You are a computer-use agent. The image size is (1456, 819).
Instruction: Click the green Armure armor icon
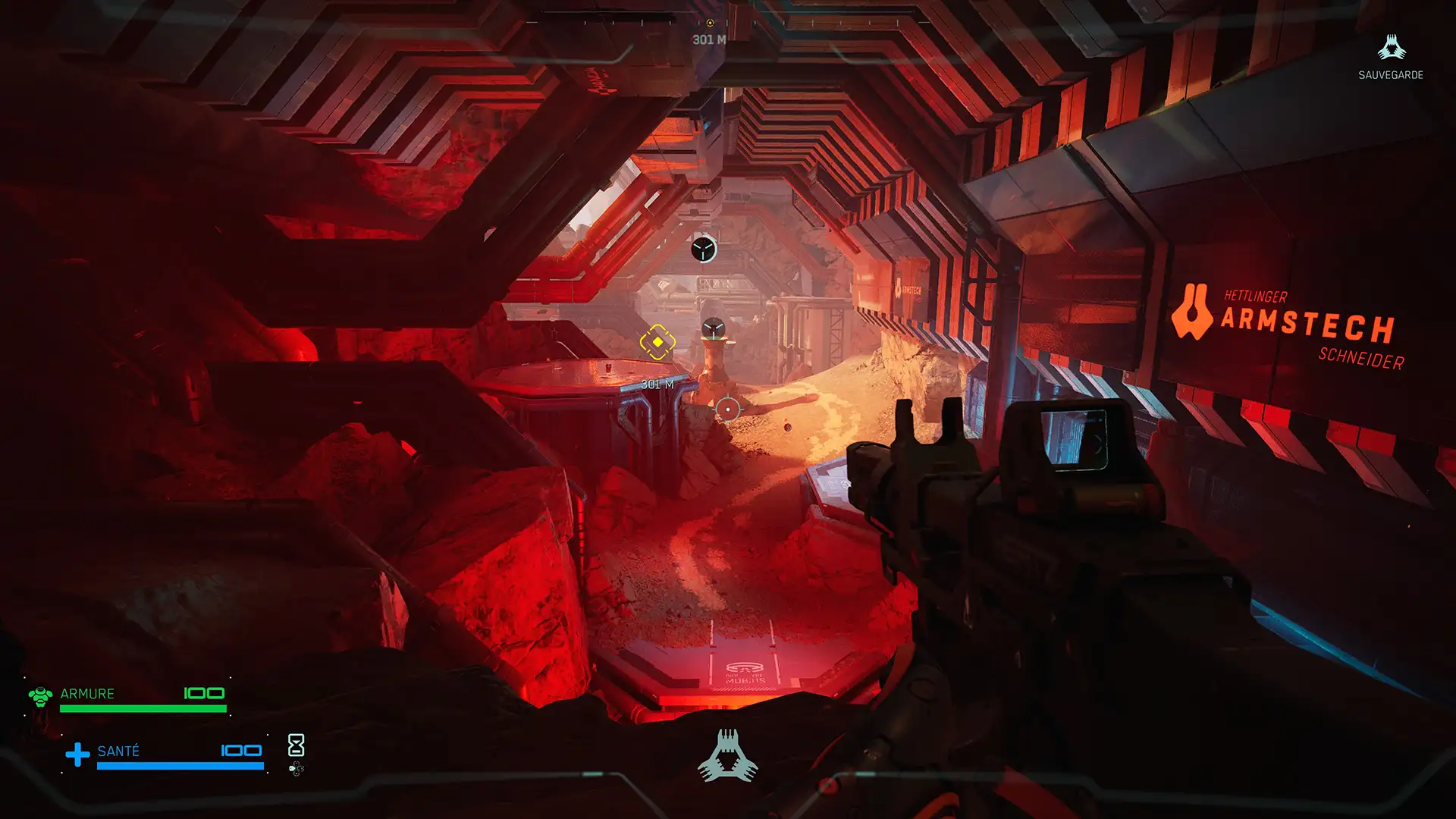click(40, 695)
